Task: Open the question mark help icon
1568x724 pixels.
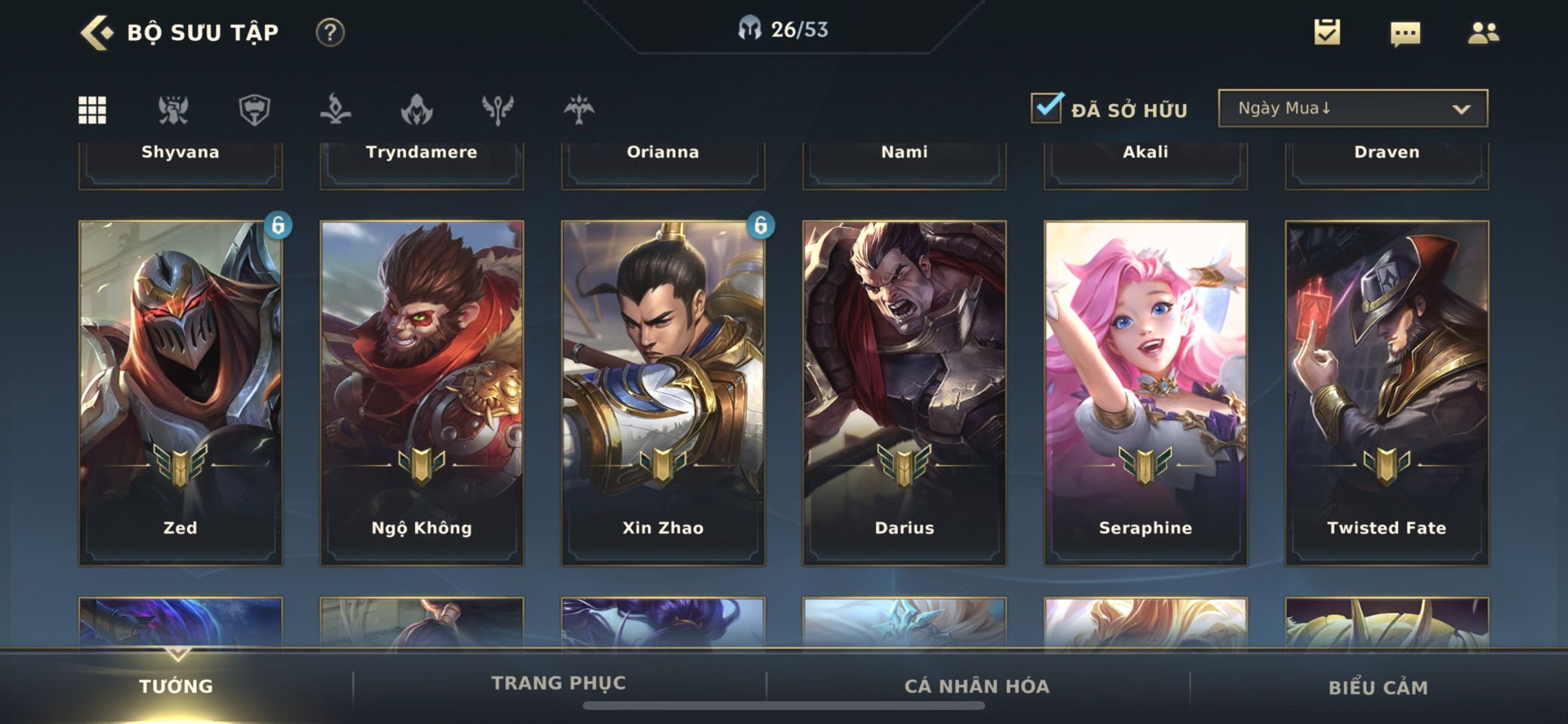Action: [330, 32]
